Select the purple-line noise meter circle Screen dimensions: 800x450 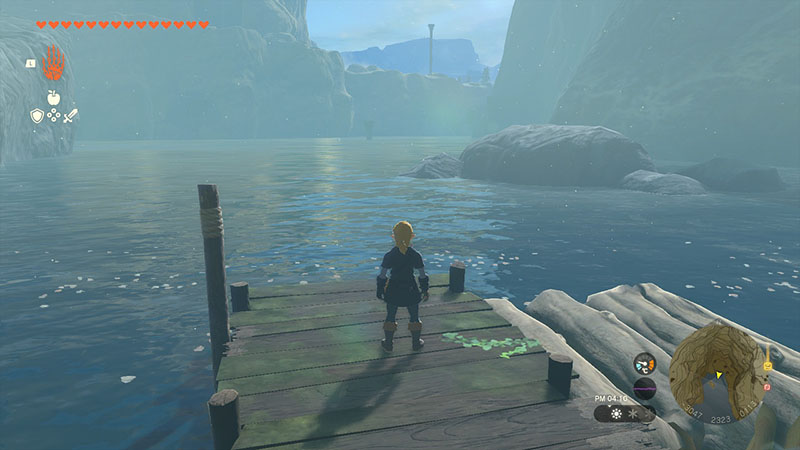pos(645,389)
